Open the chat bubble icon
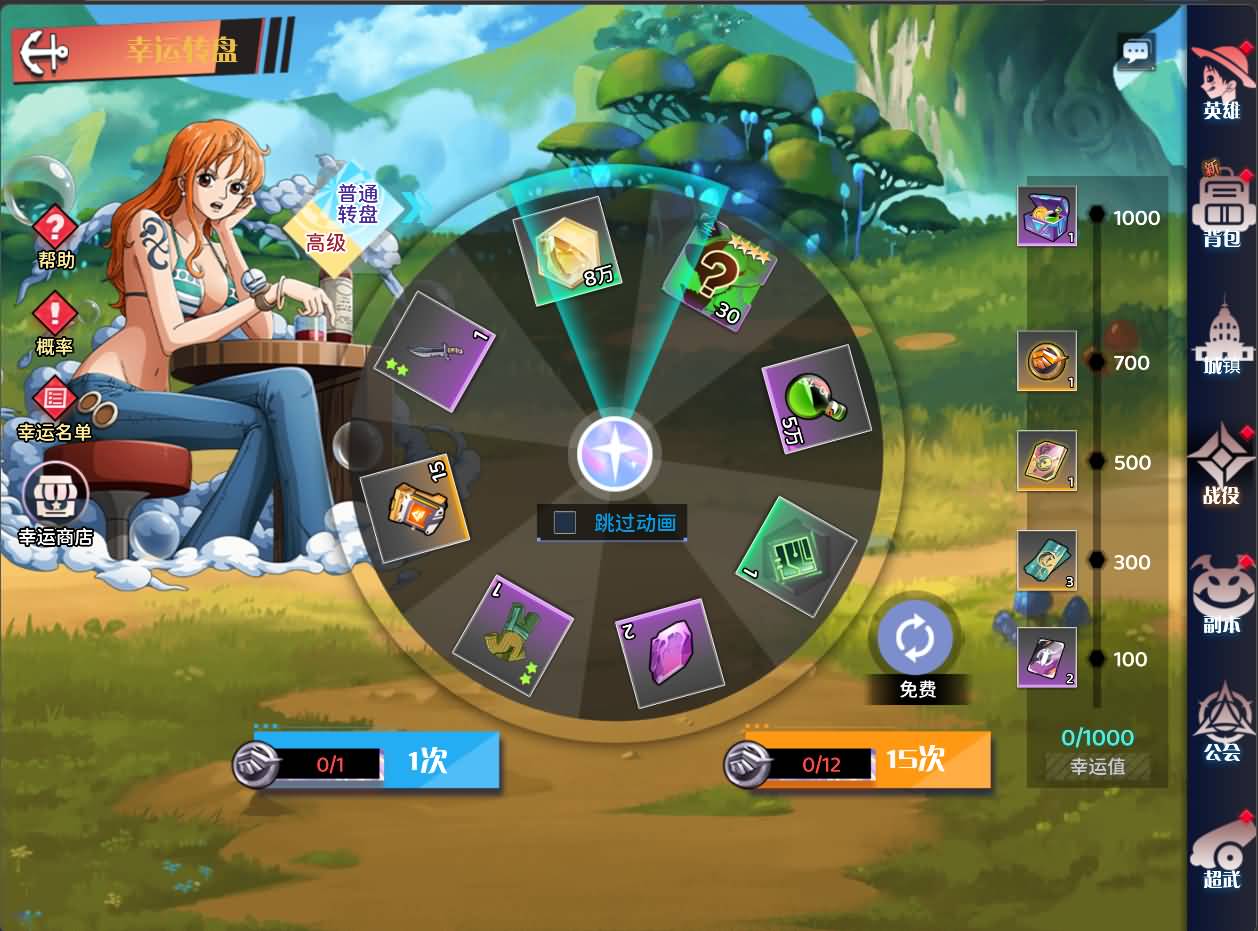The height and width of the screenshot is (931, 1258). 1136,52
